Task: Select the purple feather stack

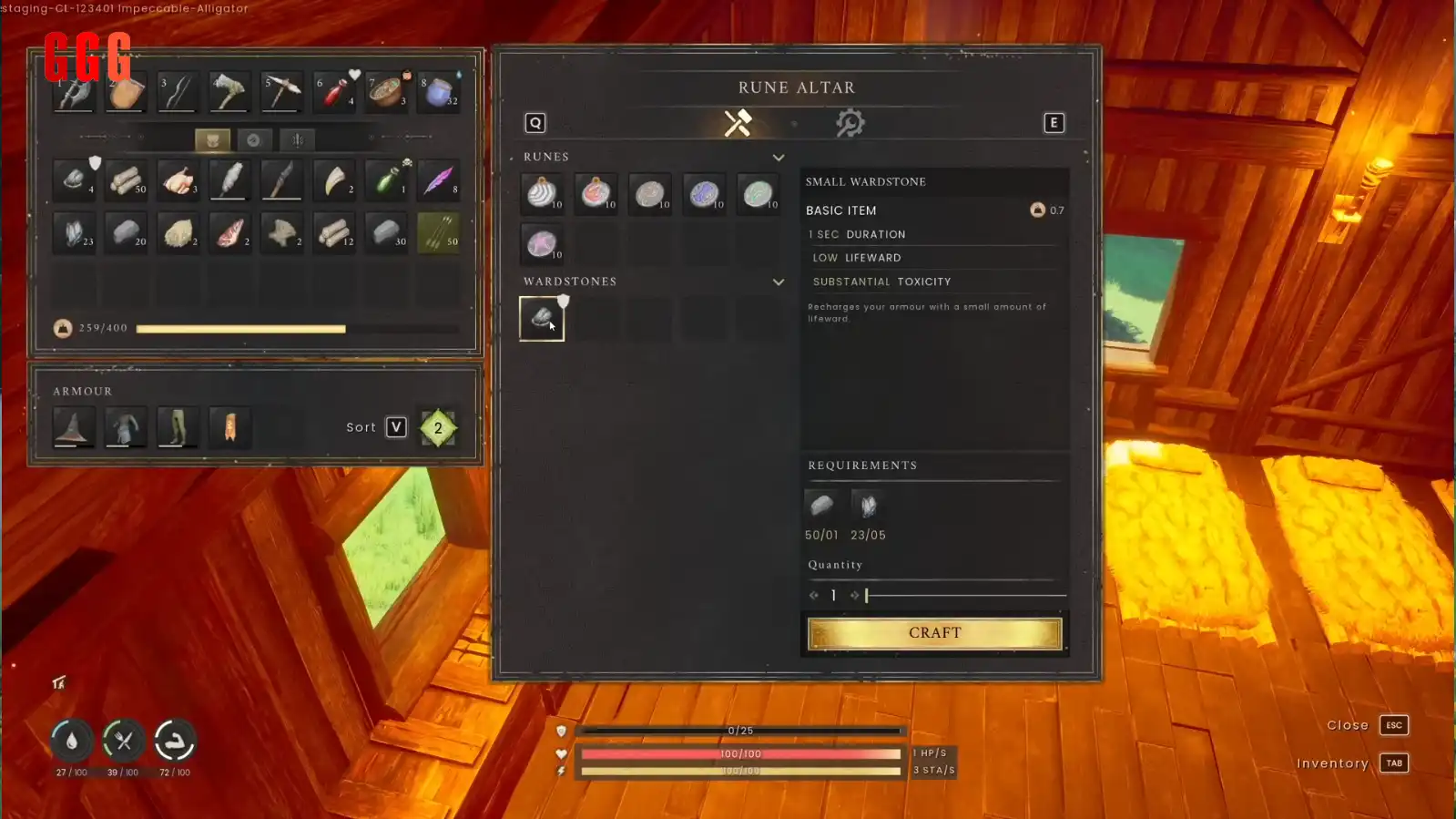Action: coord(439,181)
